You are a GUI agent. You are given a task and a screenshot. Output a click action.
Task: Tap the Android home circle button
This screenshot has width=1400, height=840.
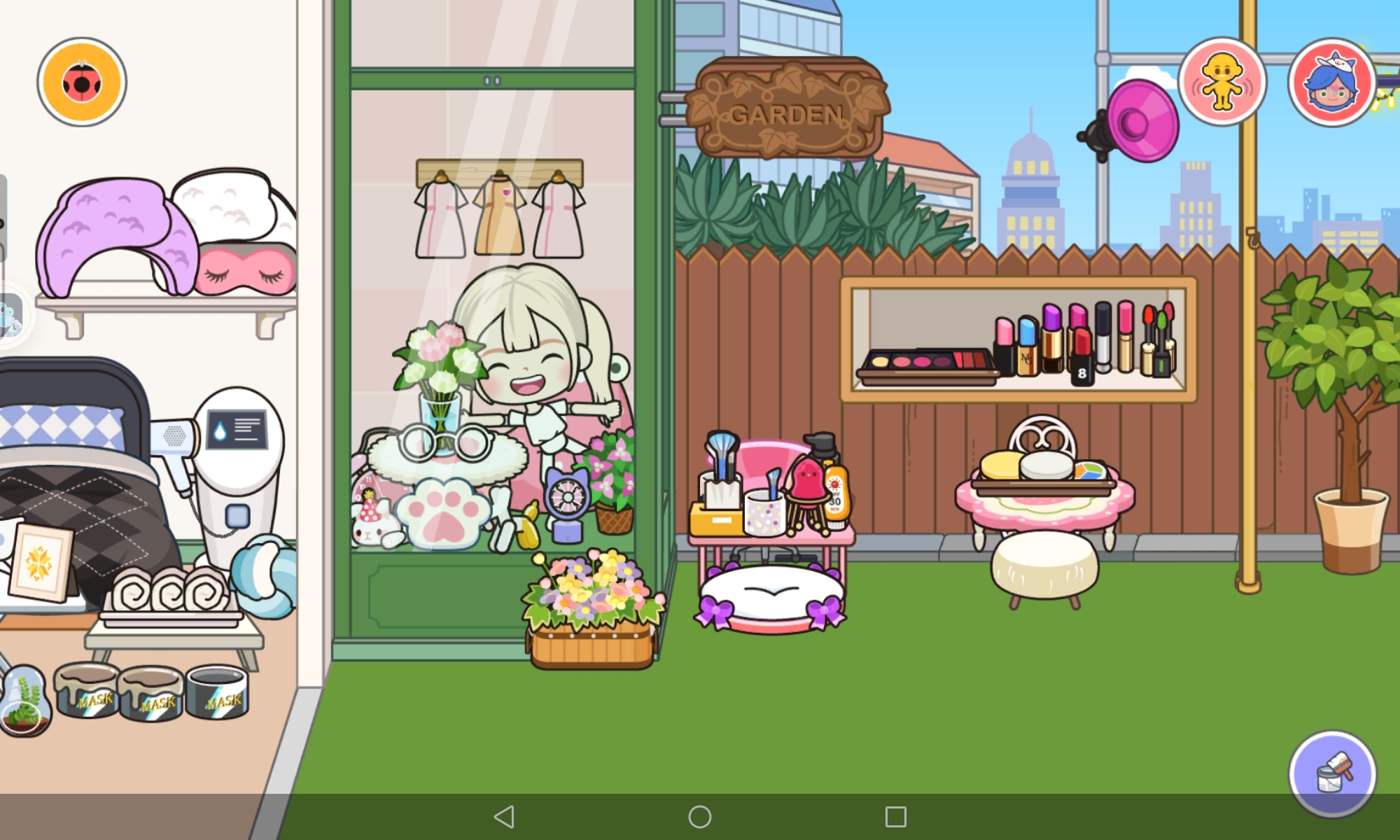[700, 816]
